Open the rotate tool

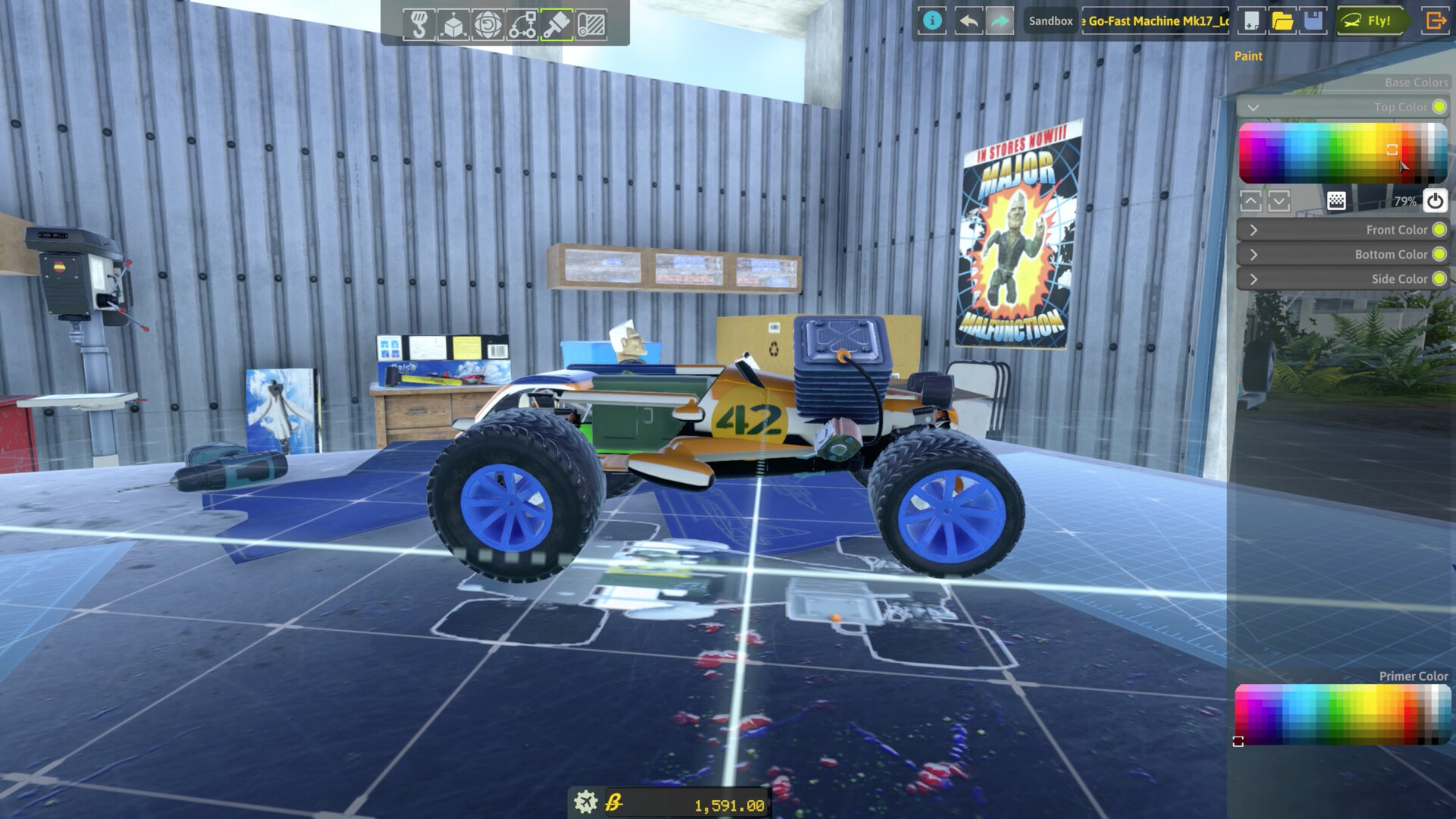click(x=490, y=24)
